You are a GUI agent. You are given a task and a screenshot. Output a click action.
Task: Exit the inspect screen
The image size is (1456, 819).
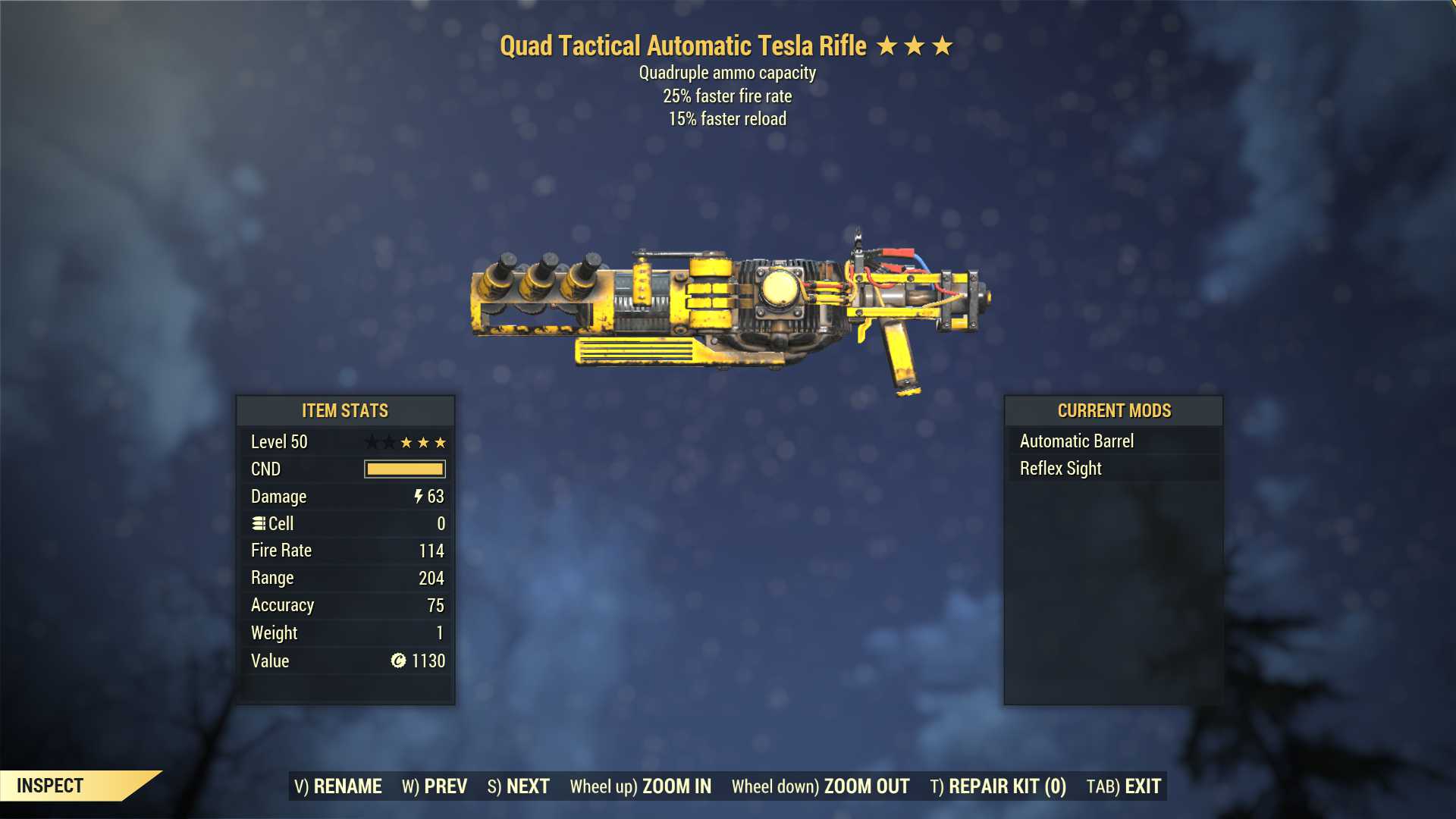tap(1124, 786)
